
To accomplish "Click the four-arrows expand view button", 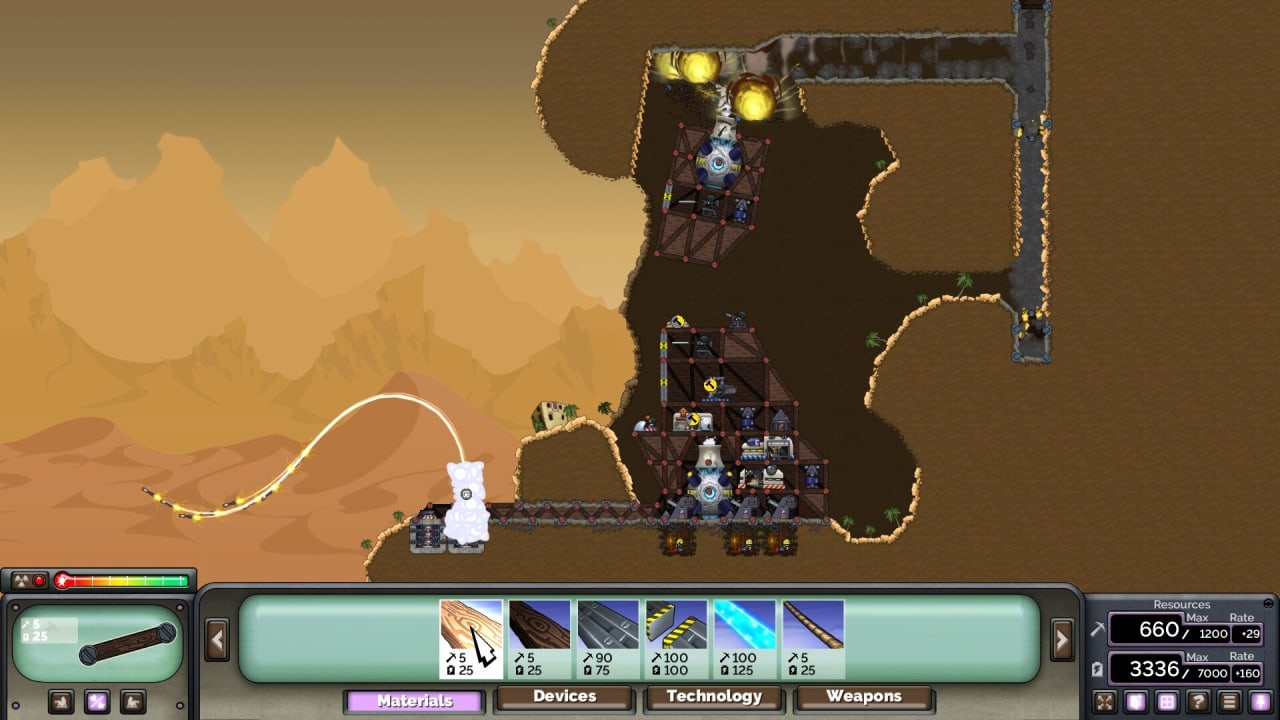I will click(x=1105, y=701).
